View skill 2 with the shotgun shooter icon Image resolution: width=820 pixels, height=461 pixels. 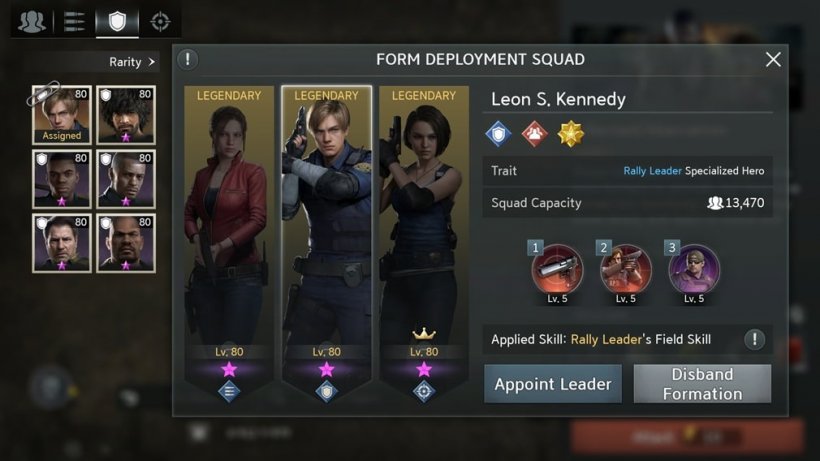coord(626,269)
